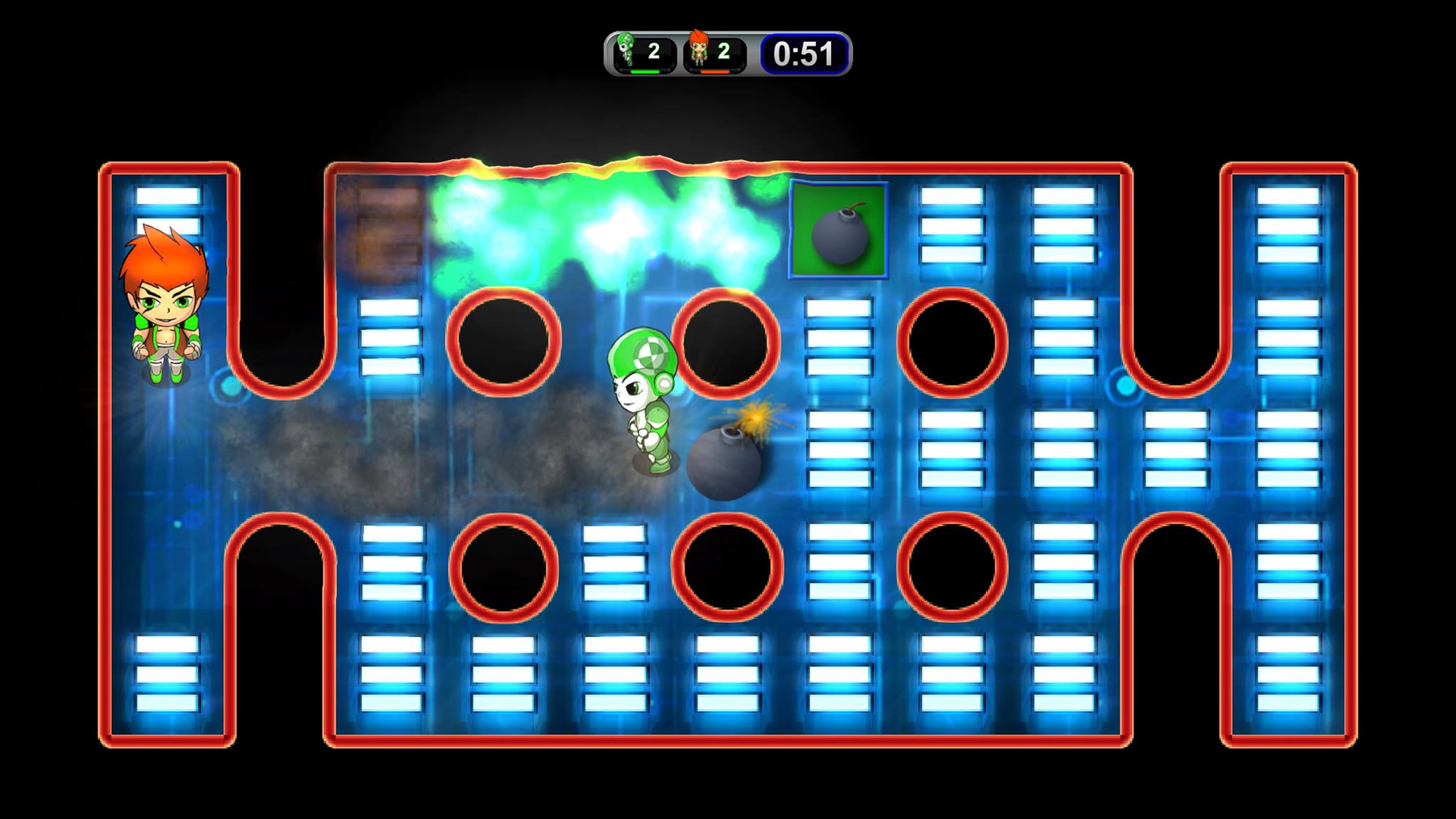Select the orange-haired player portrait
1456x819 pixels.
click(x=700, y=50)
